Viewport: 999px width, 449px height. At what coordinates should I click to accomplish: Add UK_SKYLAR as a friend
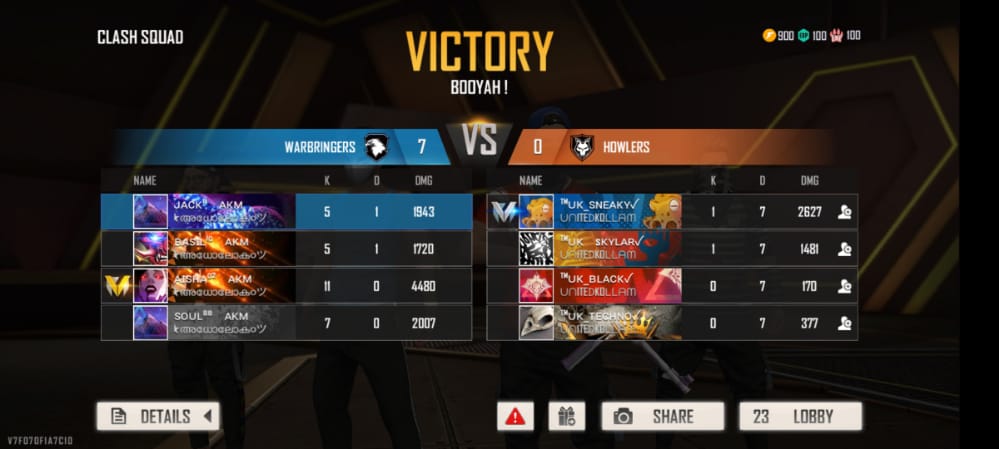(844, 248)
